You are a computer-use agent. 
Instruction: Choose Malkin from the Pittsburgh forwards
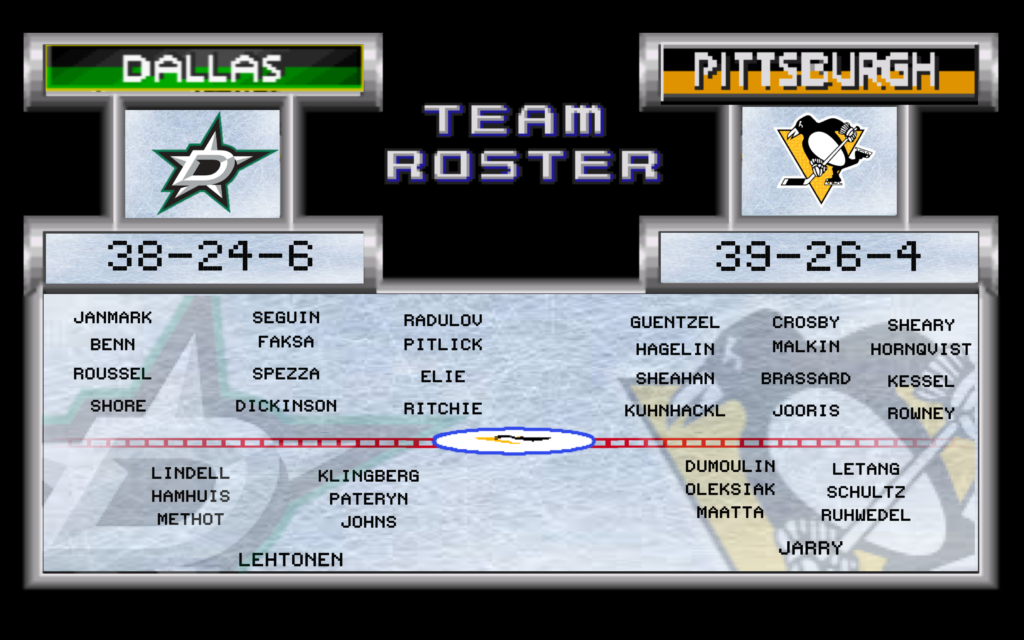point(805,347)
